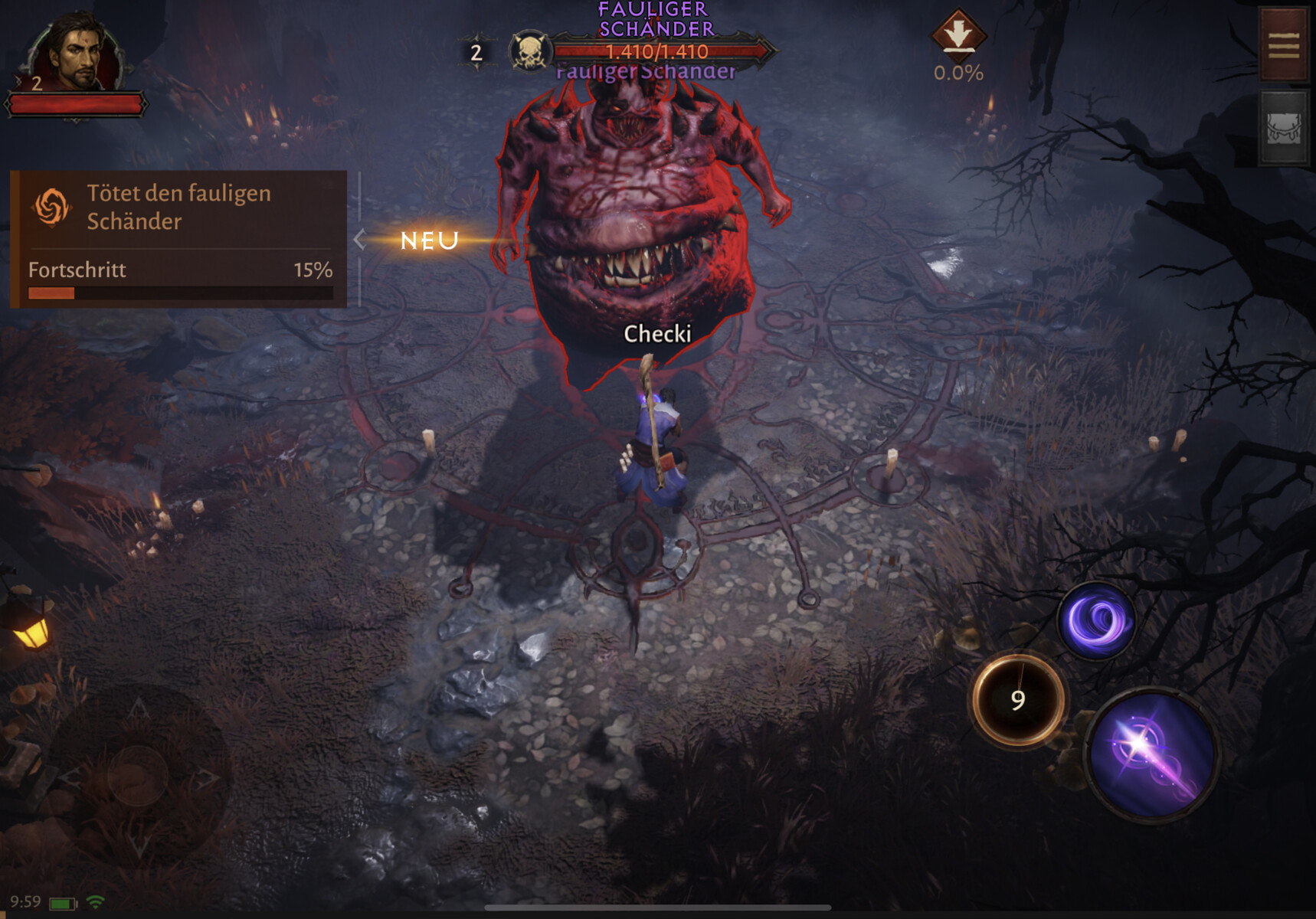Tap the virtual movement joystick
The height and width of the screenshot is (919, 1316).
(138, 775)
